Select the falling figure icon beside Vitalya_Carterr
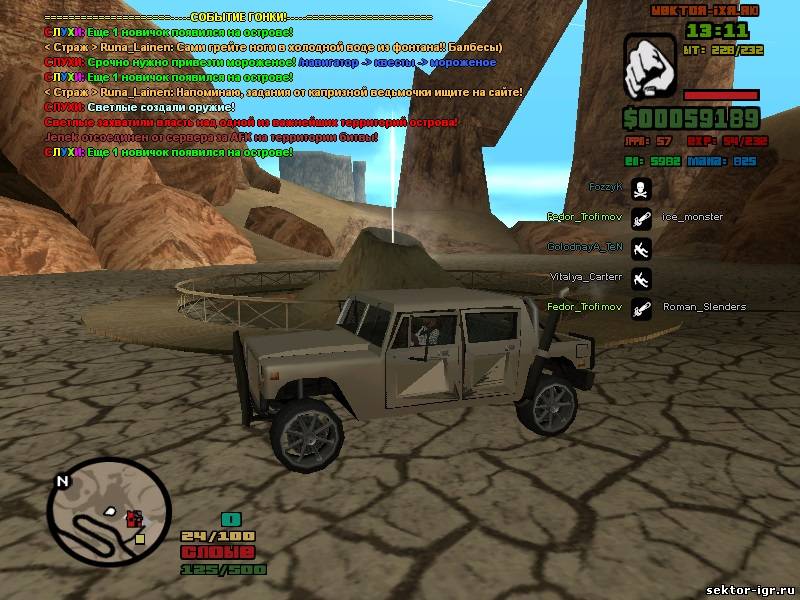The image size is (800, 600). (x=641, y=276)
